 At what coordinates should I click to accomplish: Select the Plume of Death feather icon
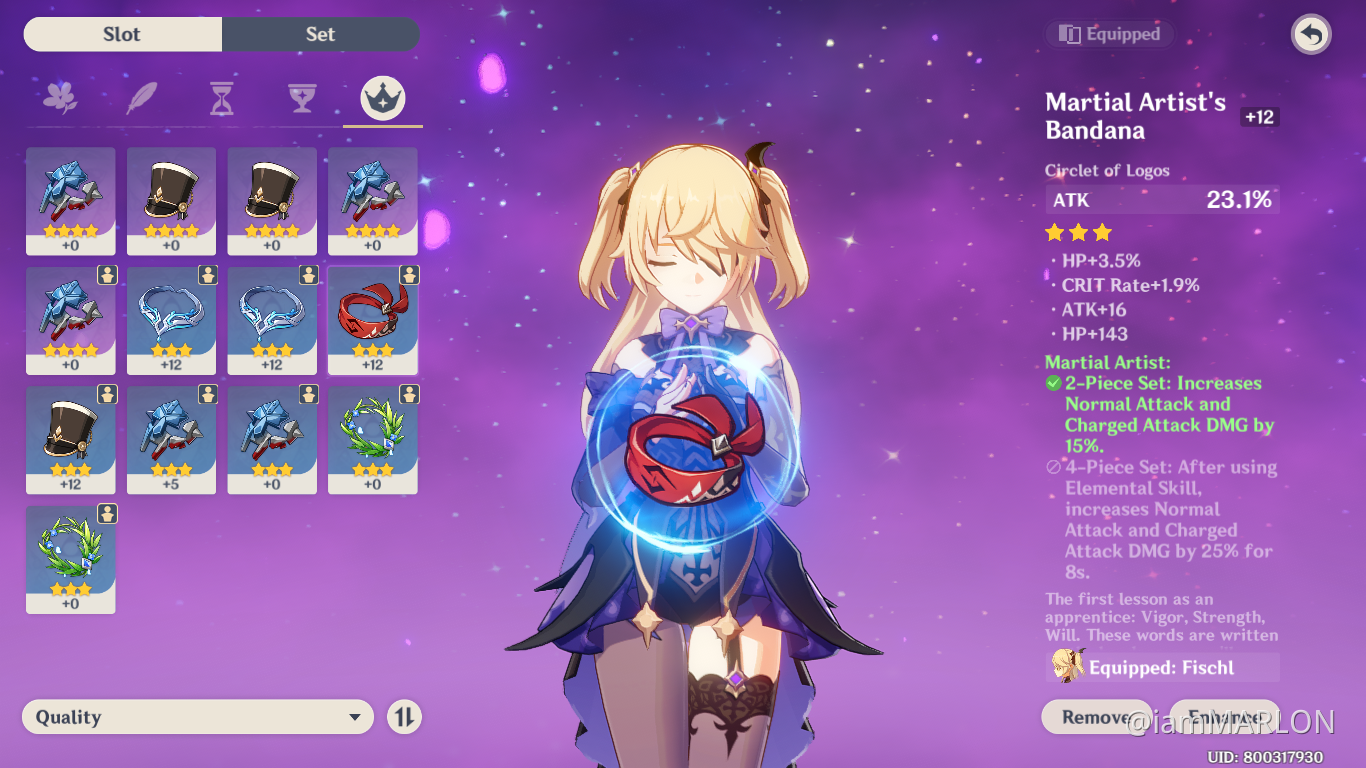click(141, 96)
